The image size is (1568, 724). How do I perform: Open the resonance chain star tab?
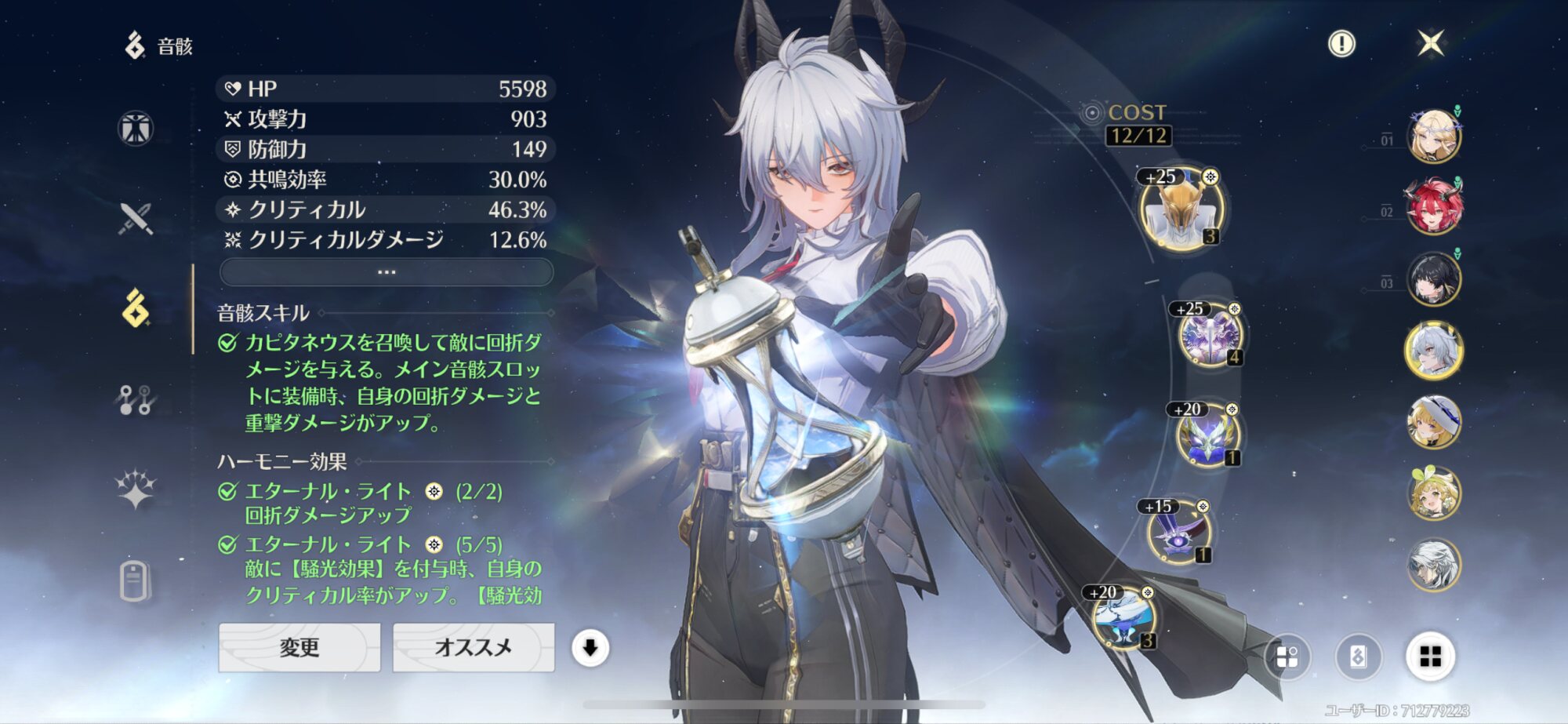point(136,489)
